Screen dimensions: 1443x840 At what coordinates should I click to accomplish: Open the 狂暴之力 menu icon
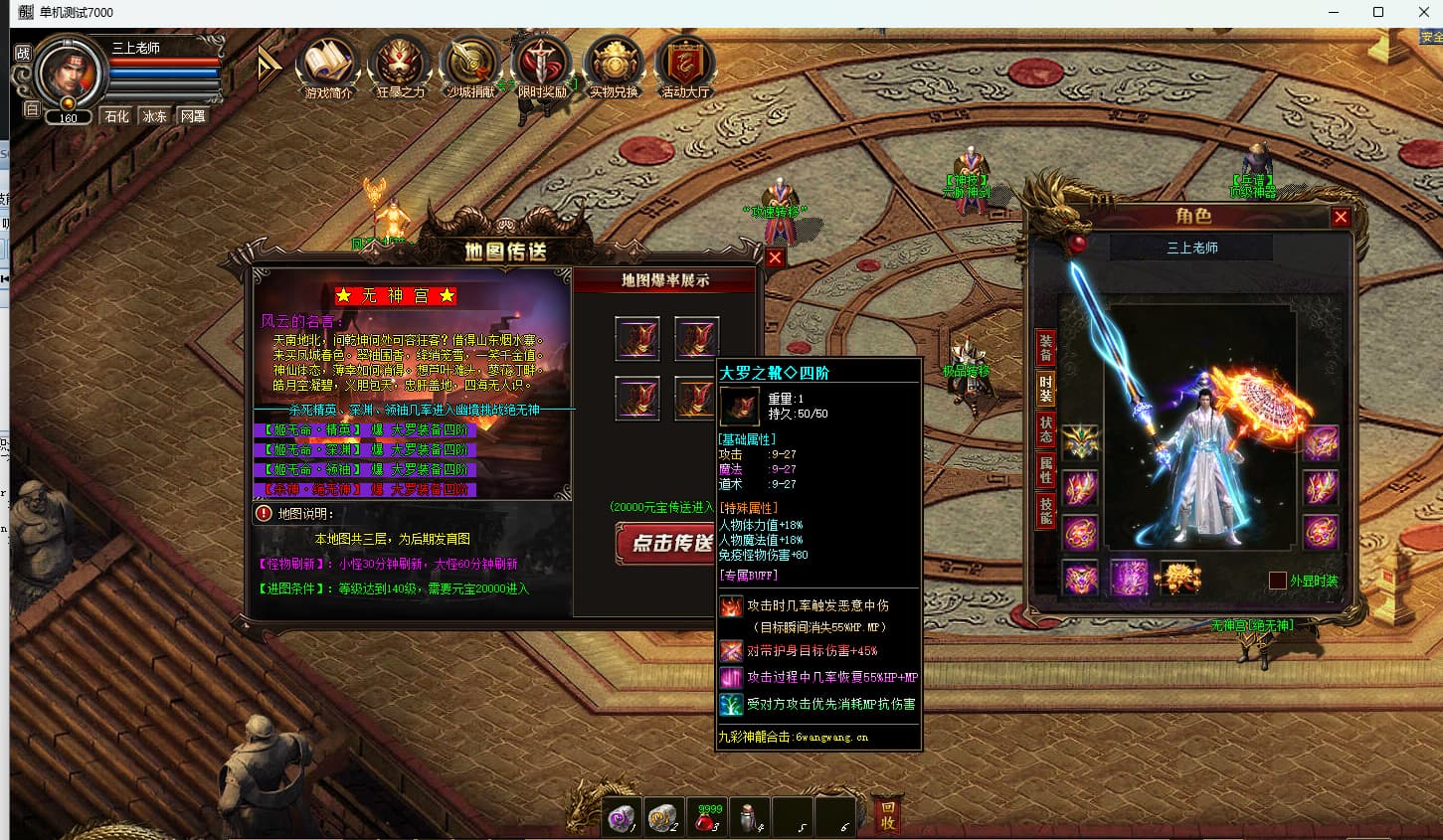pyautogui.click(x=400, y=65)
